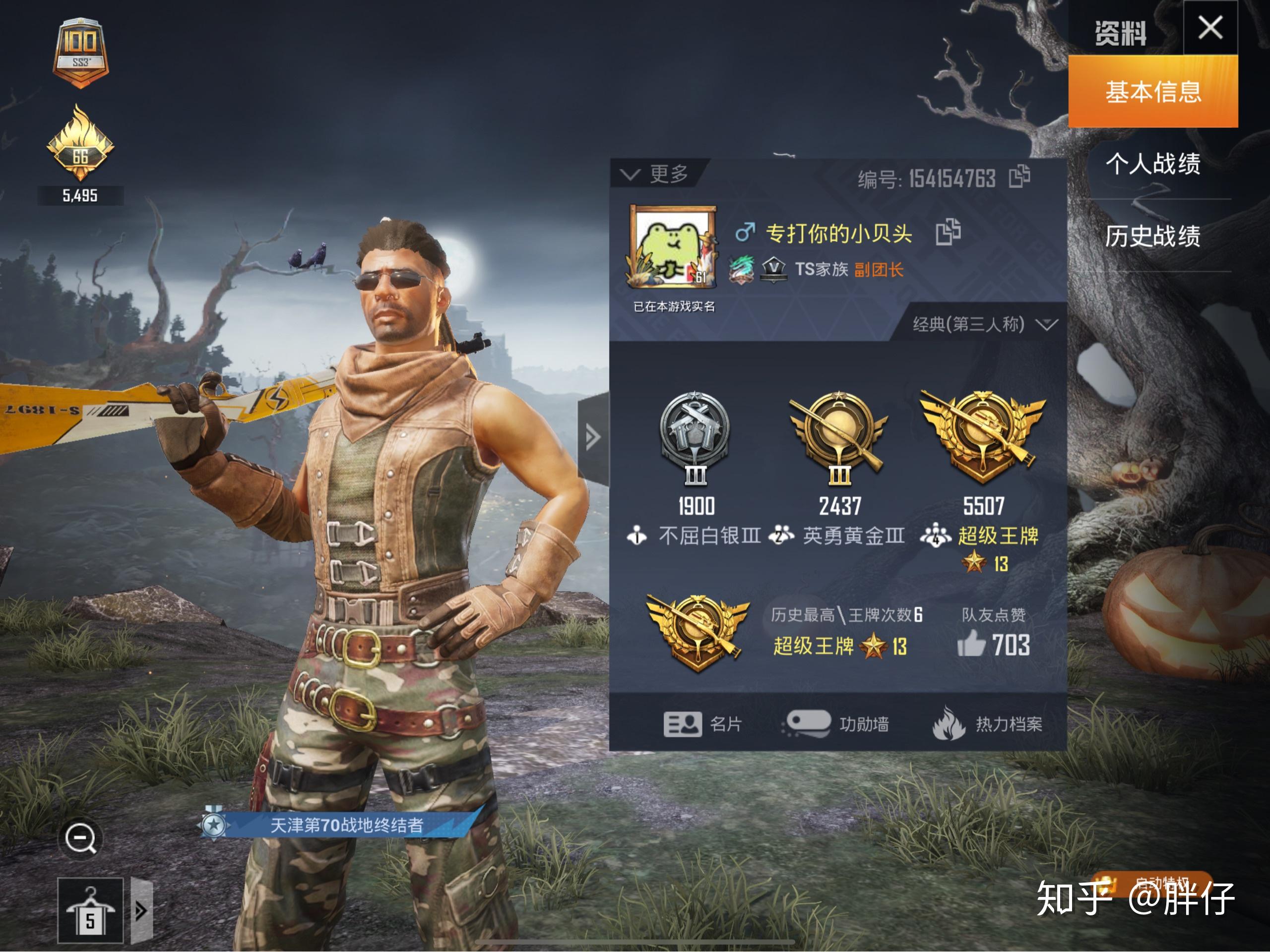Expand the wardrobe outfit arrow
Image resolution: width=1270 pixels, height=952 pixels.
(x=141, y=911)
